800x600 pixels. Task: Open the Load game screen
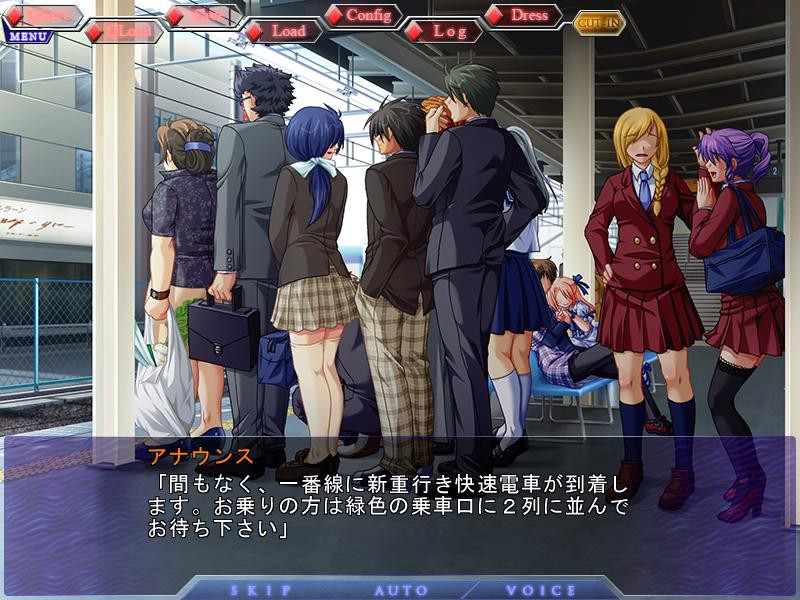click(x=283, y=32)
